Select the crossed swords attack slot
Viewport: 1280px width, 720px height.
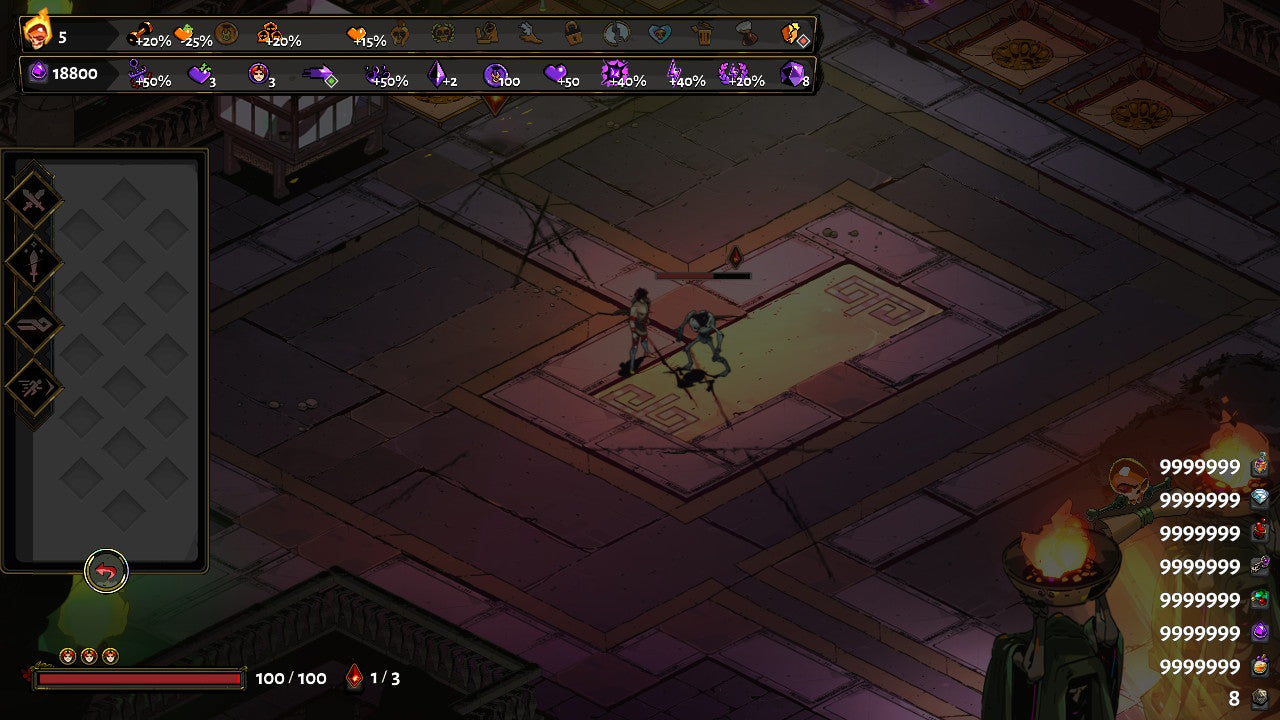35,200
